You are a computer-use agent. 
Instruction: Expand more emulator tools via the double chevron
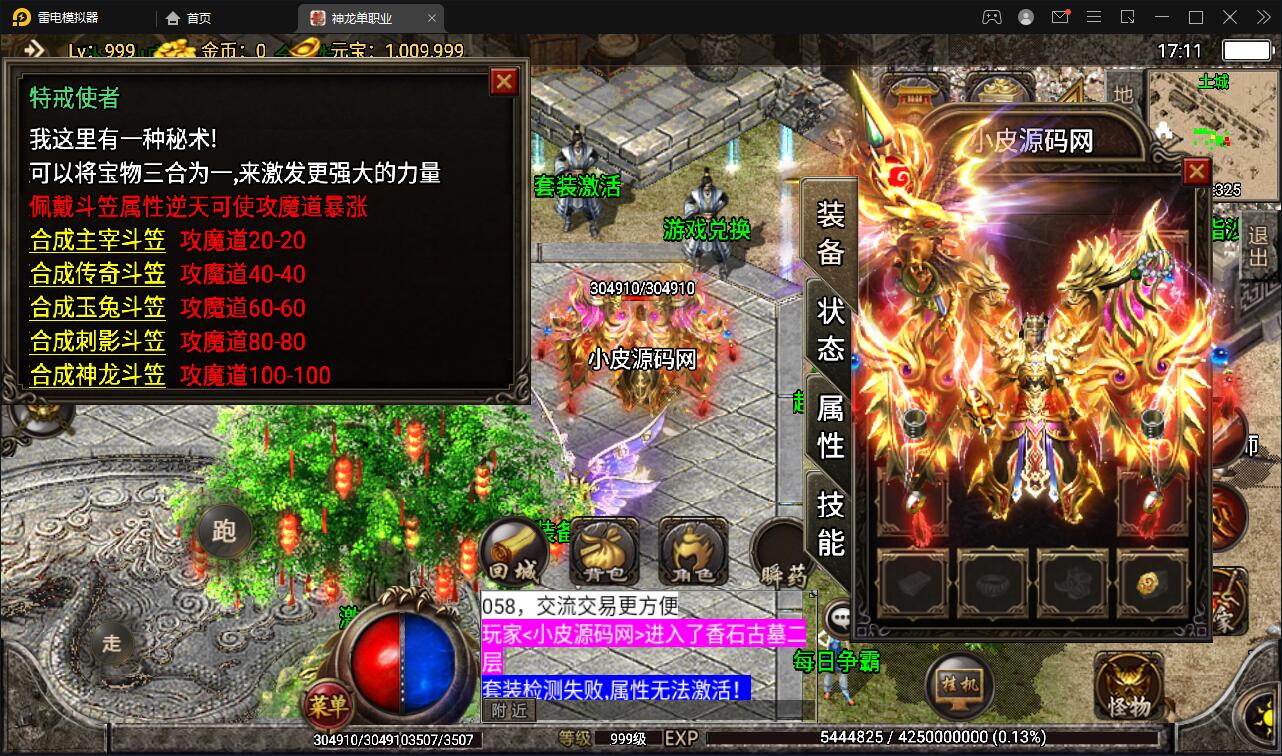click(1264, 17)
